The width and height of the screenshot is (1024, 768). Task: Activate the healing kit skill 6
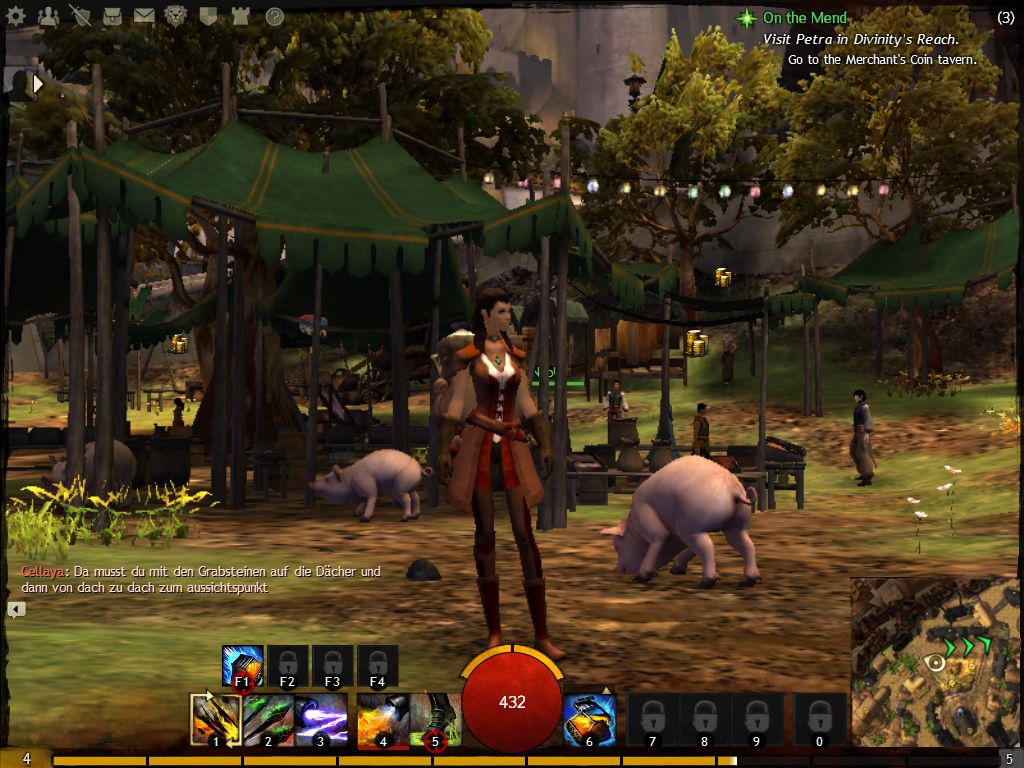tap(589, 720)
